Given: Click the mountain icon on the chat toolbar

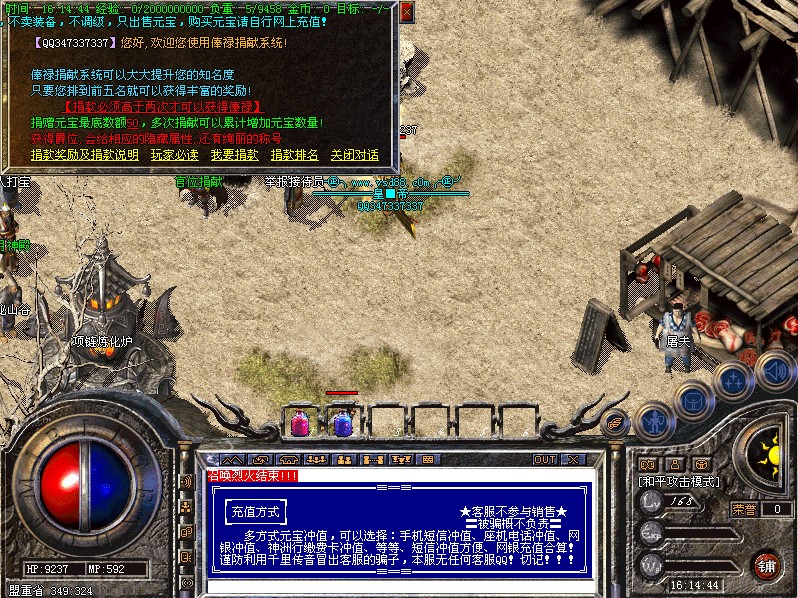Looking at the screenshot, I should tap(232, 459).
